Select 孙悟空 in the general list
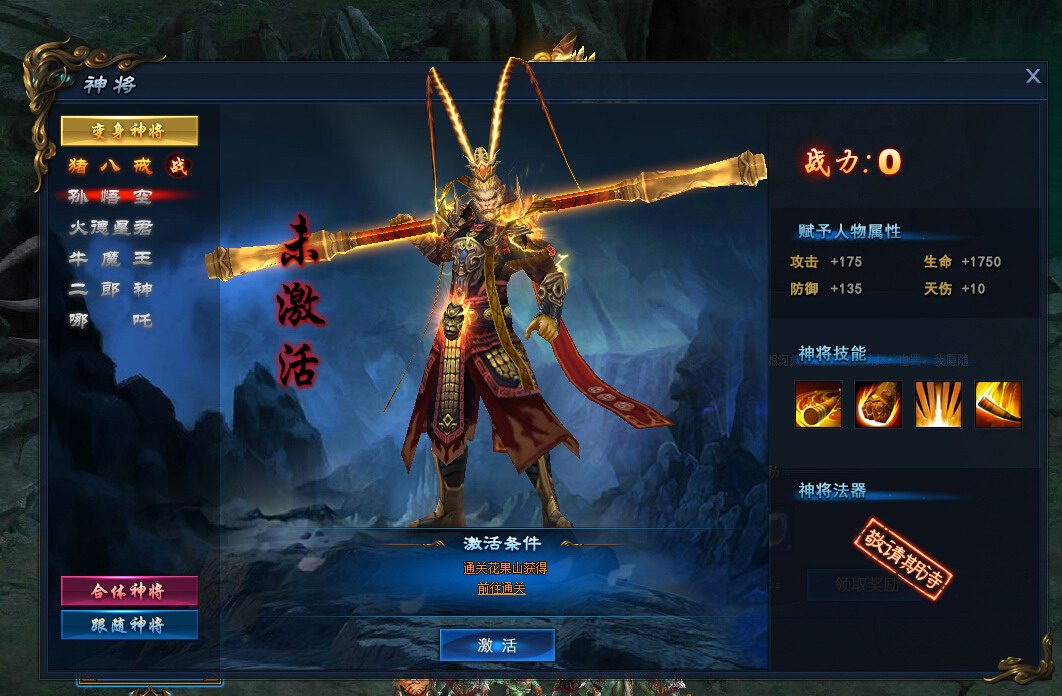The image size is (1062, 696). point(111,197)
